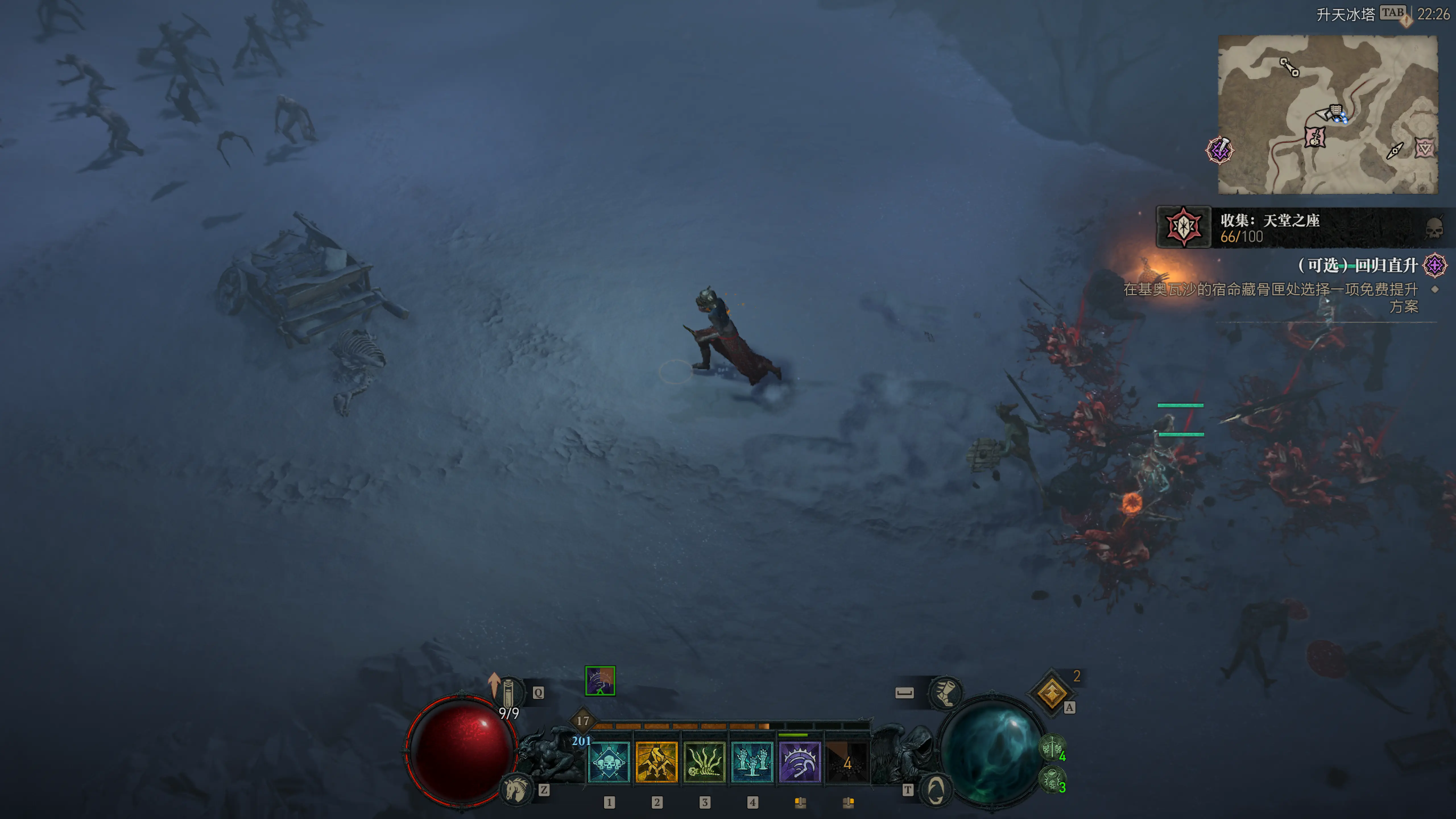Image resolution: width=1456 pixels, height=819 pixels.
Task: Cast the green tendrils and skeleton skill
Action: pyautogui.click(x=704, y=762)
